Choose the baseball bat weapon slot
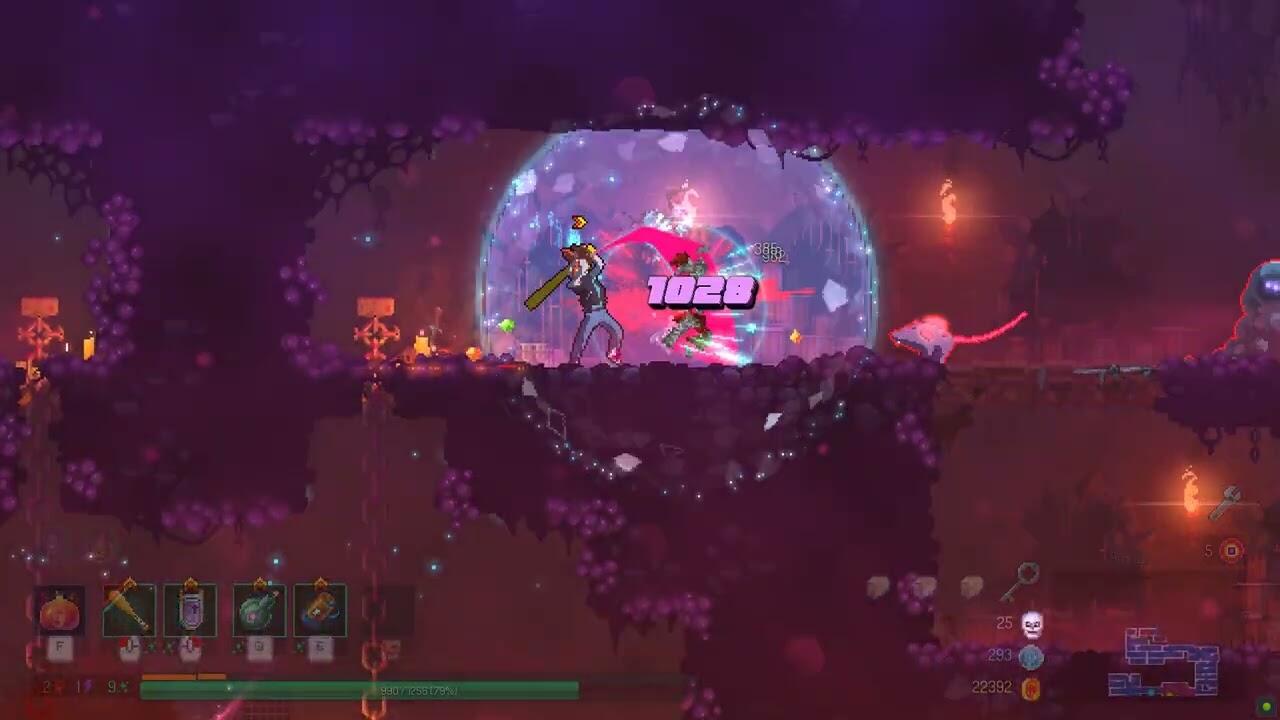This screenshot has height=720, width=1280. point(129,611)
